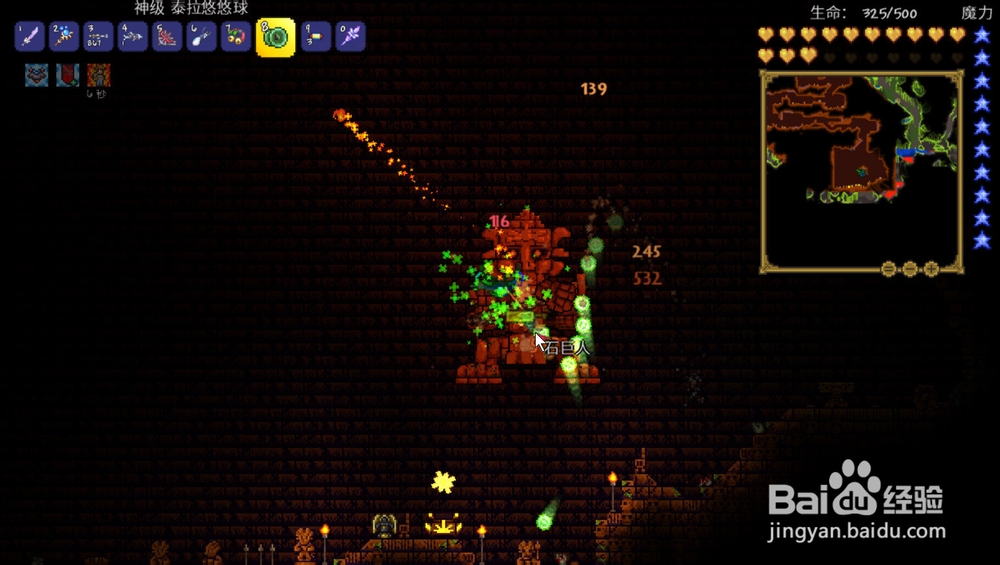Select the red and yellow bells in slot 7

click(x=235, y=38)
